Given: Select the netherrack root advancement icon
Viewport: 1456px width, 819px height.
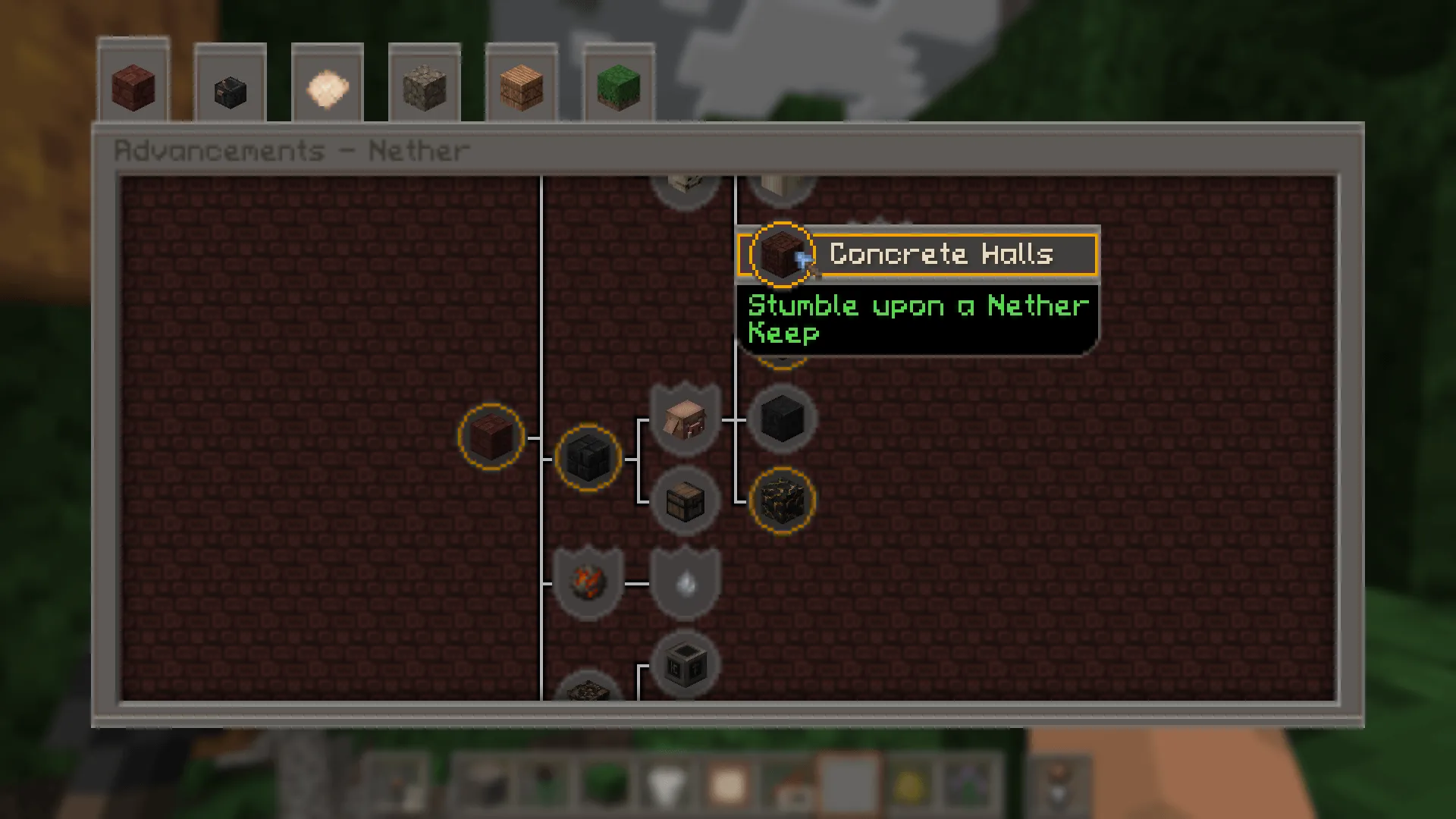Looking at the screenshot, I should (x=493, y=438).
